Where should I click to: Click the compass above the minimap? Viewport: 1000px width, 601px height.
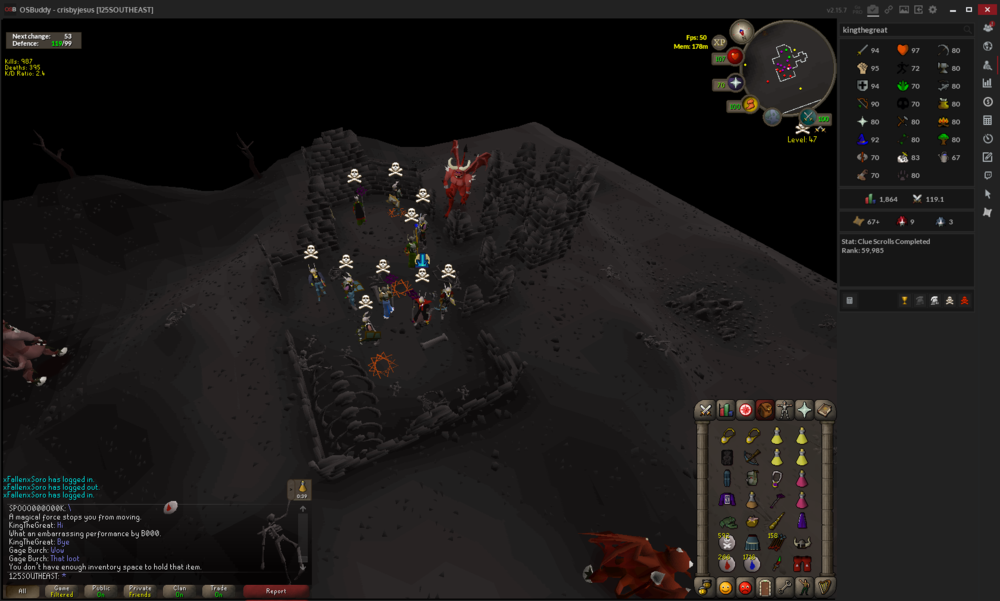pos(742,30)
